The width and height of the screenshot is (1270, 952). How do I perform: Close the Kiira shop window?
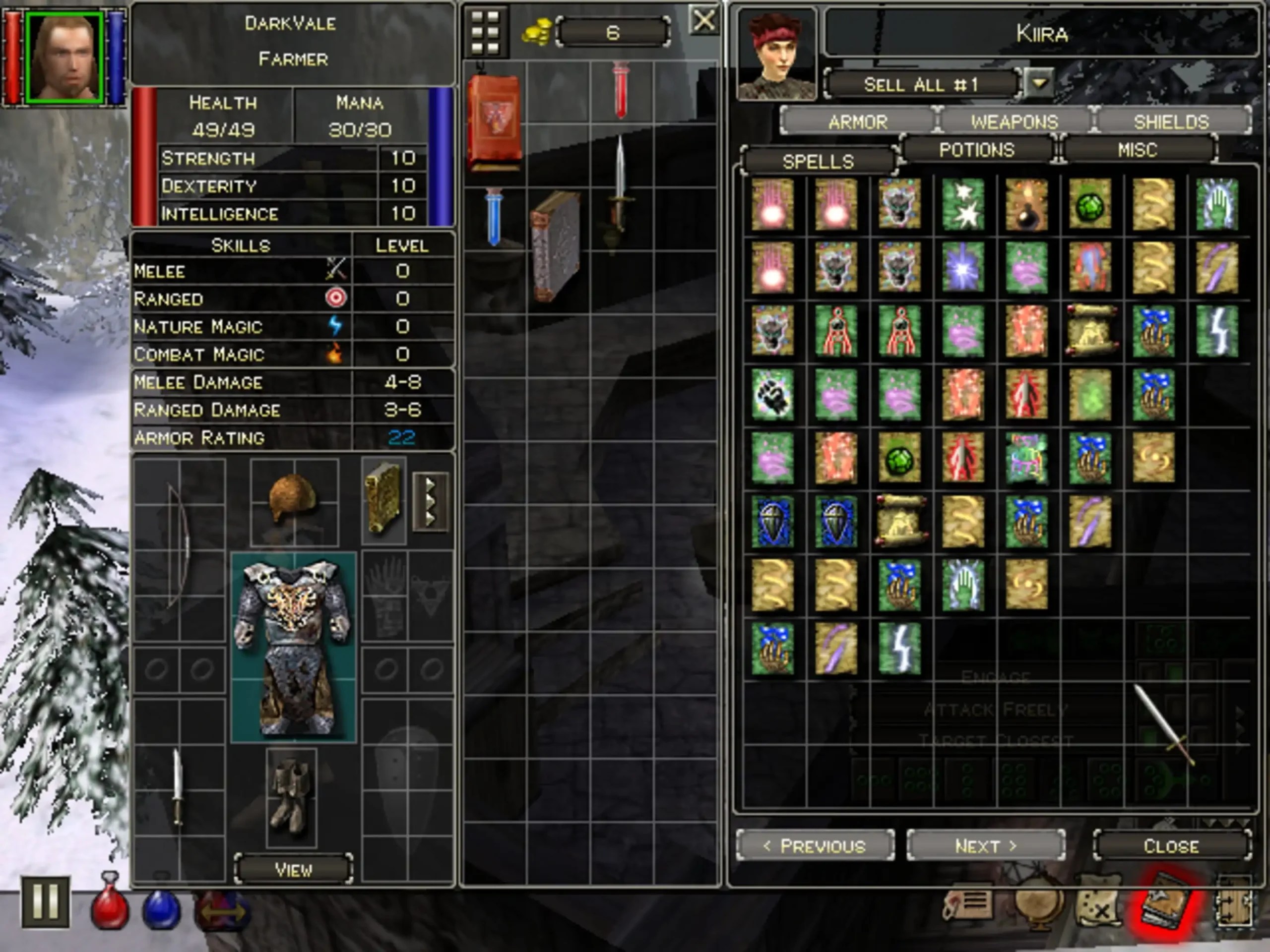click(1171, 846)
